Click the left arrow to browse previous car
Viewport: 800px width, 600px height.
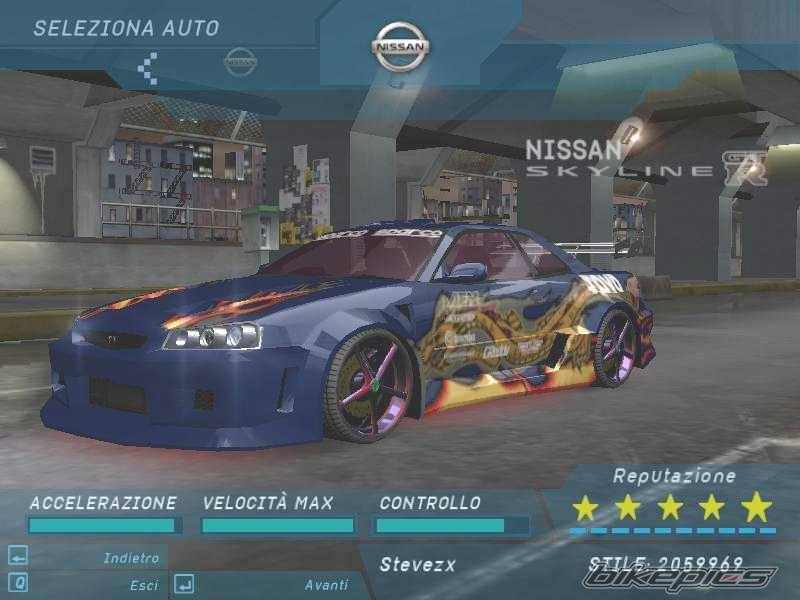coord(148,68)
